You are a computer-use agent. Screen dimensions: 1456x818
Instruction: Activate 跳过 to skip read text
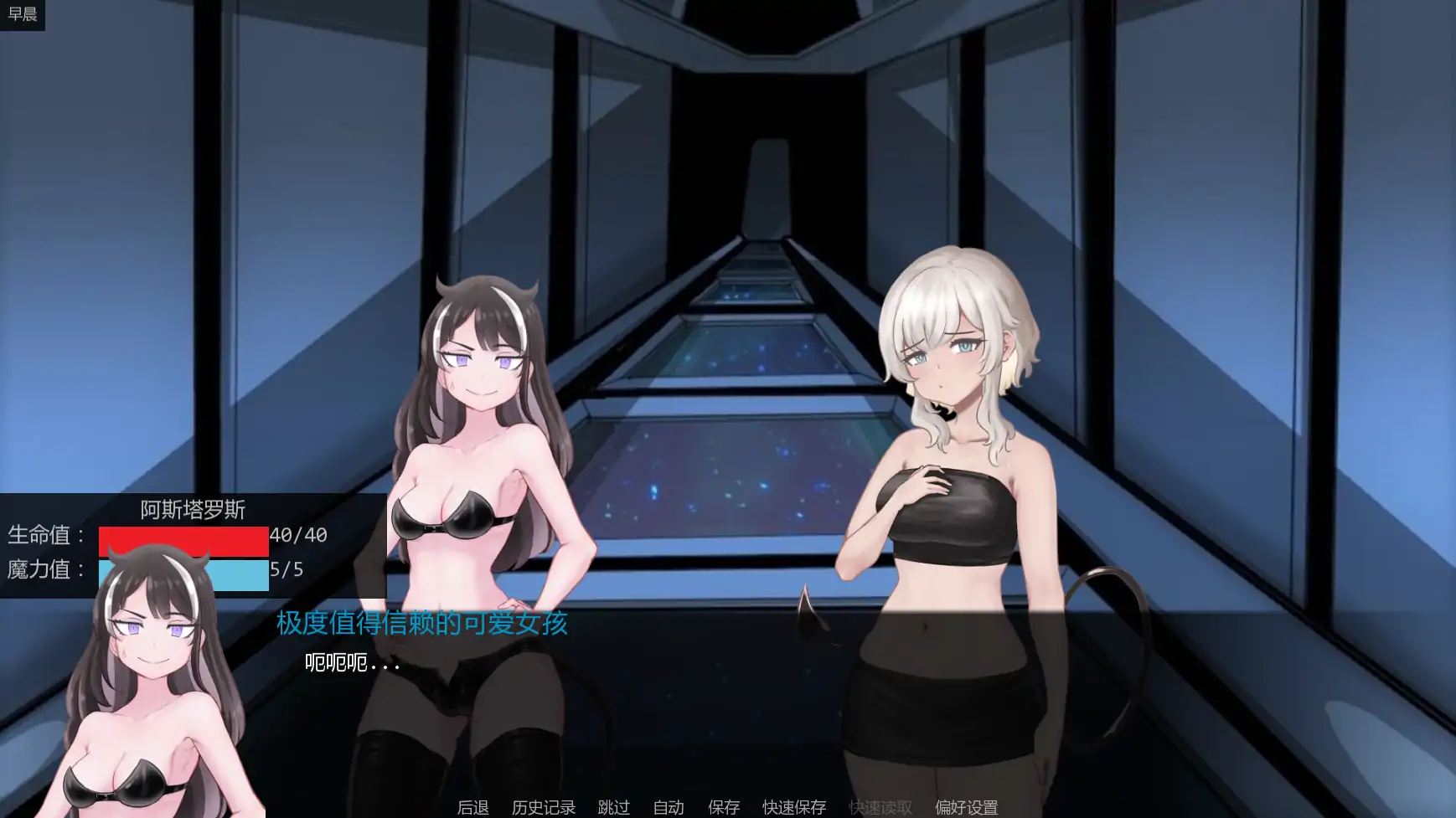612,807
